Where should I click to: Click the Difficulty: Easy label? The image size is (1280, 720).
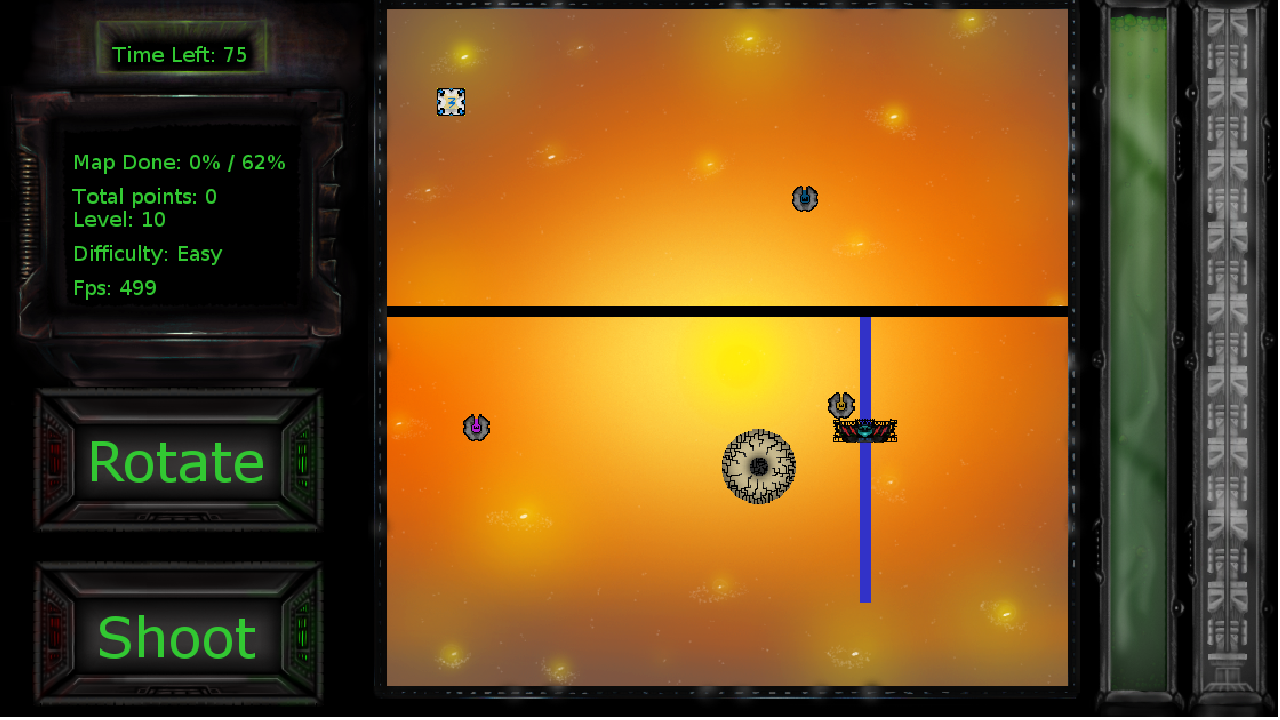pos(148,253)
